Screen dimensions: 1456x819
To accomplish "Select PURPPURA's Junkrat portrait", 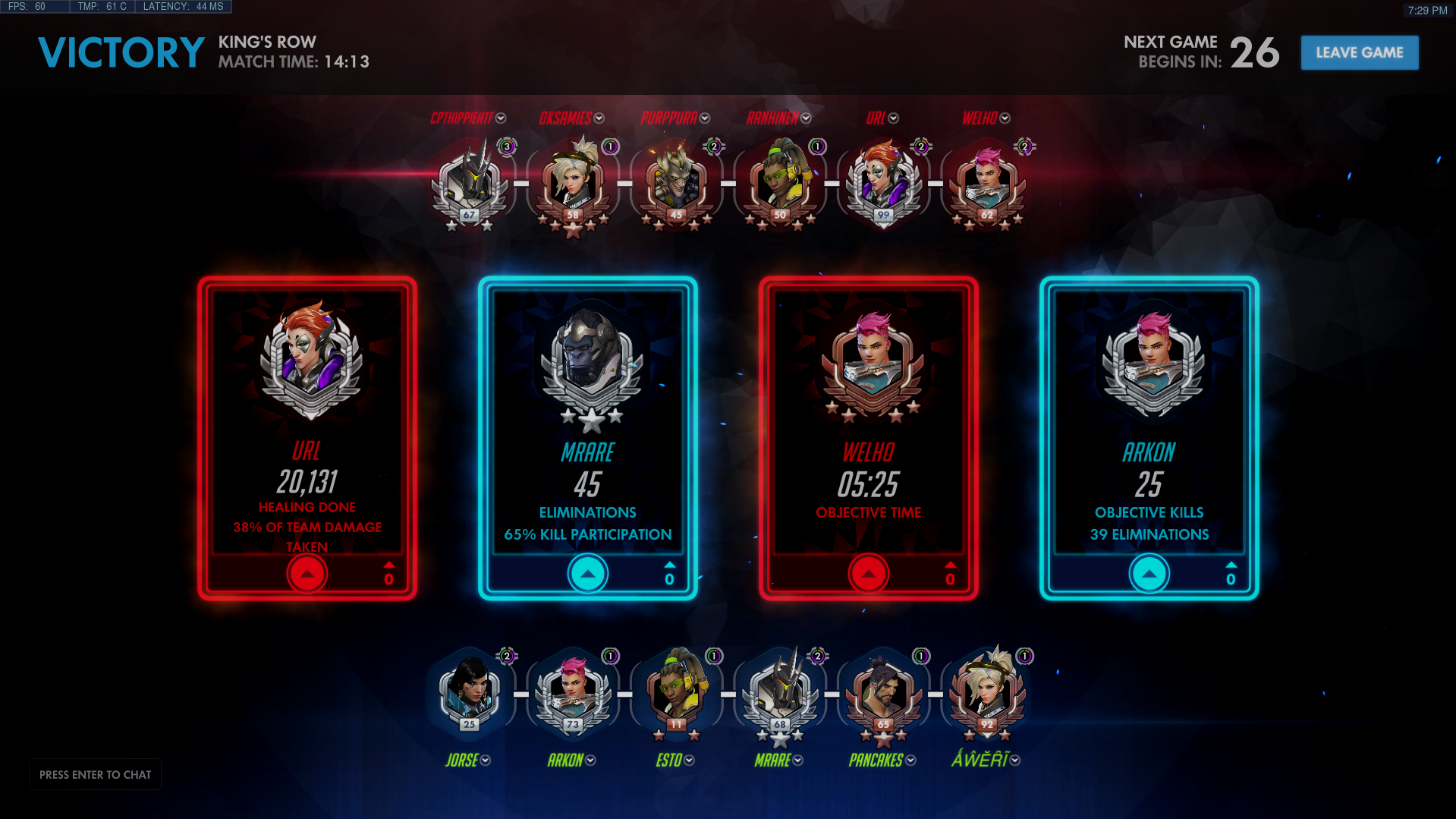I will 677,182.
